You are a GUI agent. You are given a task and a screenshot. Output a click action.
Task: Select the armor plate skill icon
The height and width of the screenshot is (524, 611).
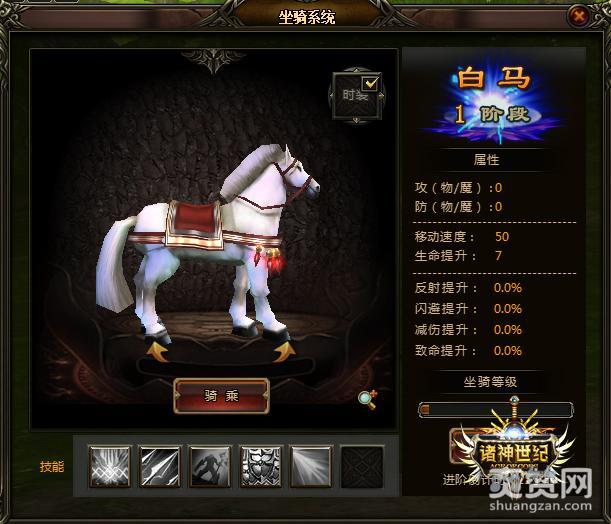261,467
